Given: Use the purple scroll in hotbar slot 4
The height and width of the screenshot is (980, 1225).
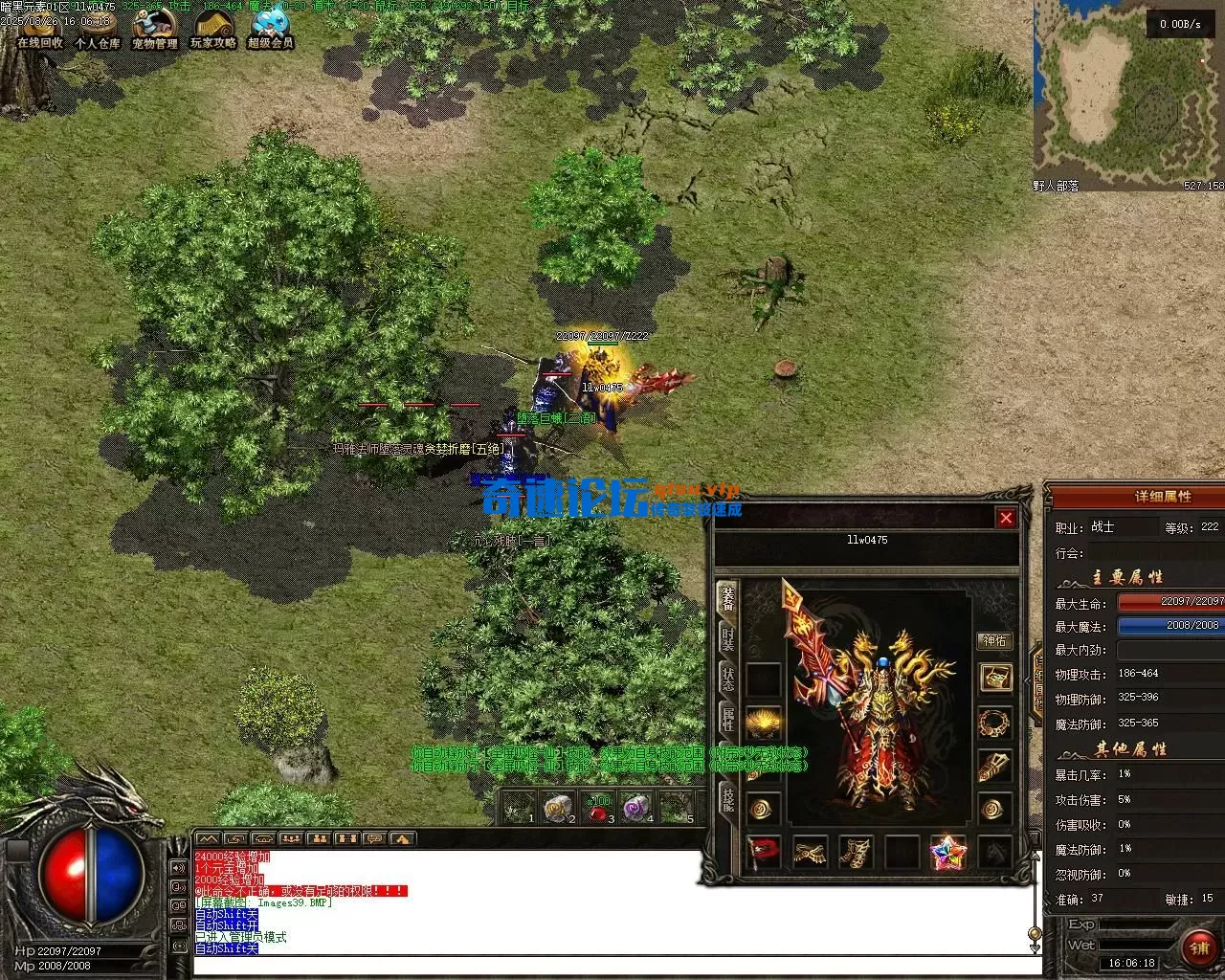Looking at the screenshot, I should pos(636,810).
